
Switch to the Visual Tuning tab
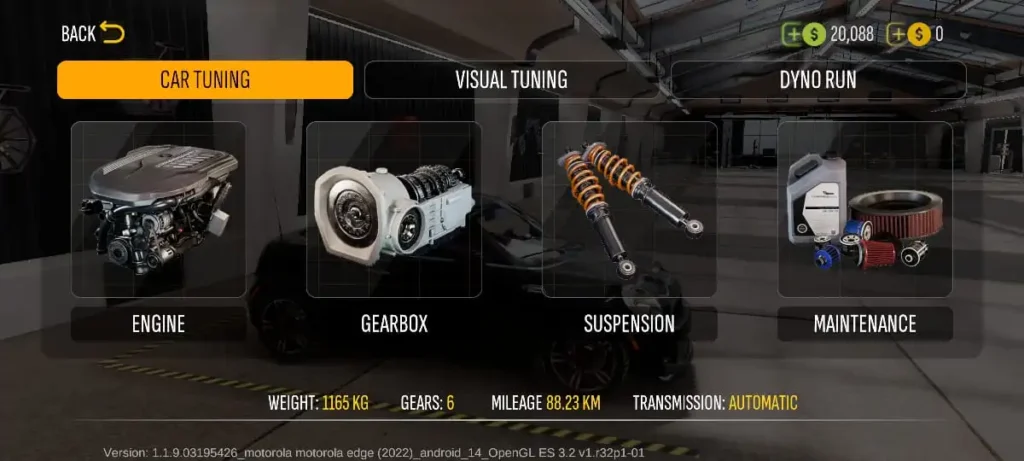point(511,80)
